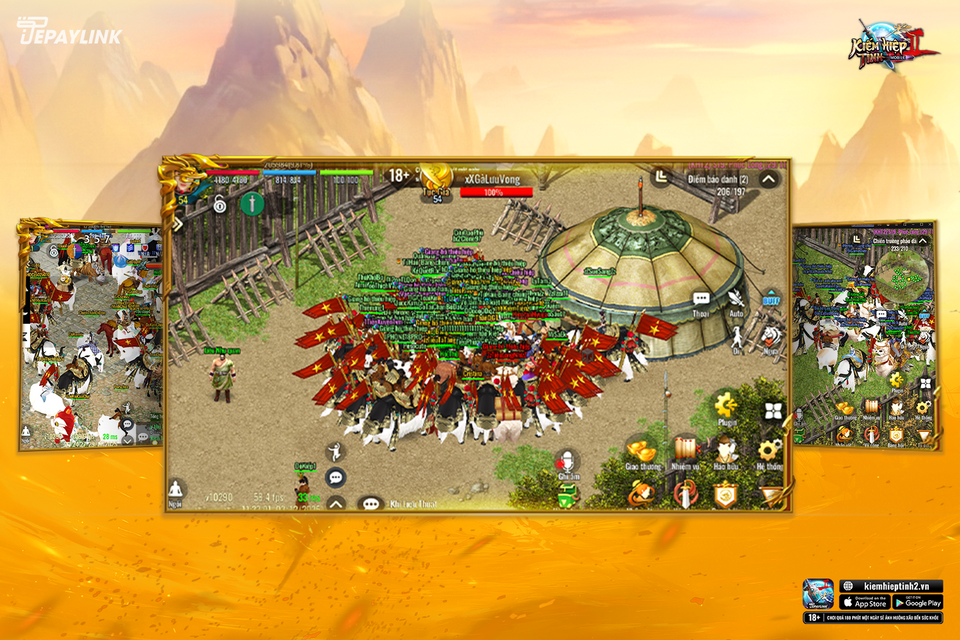Tap the white horse mount icon
The image size is (960, 640).
click(x=771, y=336)
